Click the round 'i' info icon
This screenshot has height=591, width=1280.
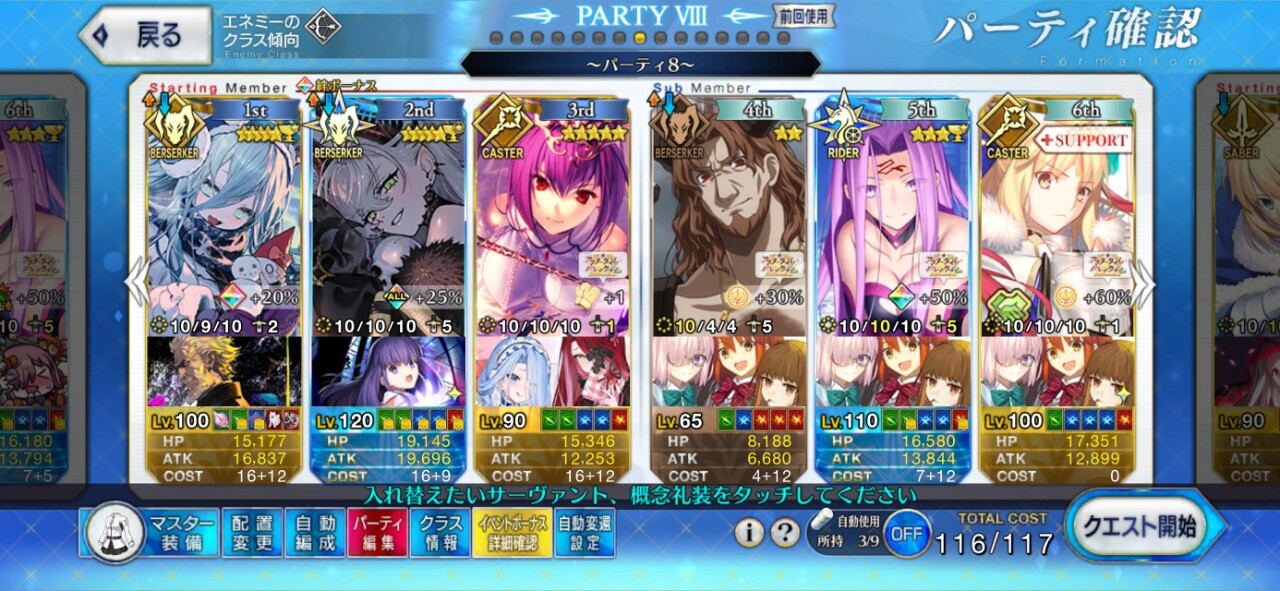pyautogui.click(x=749, y=533)
